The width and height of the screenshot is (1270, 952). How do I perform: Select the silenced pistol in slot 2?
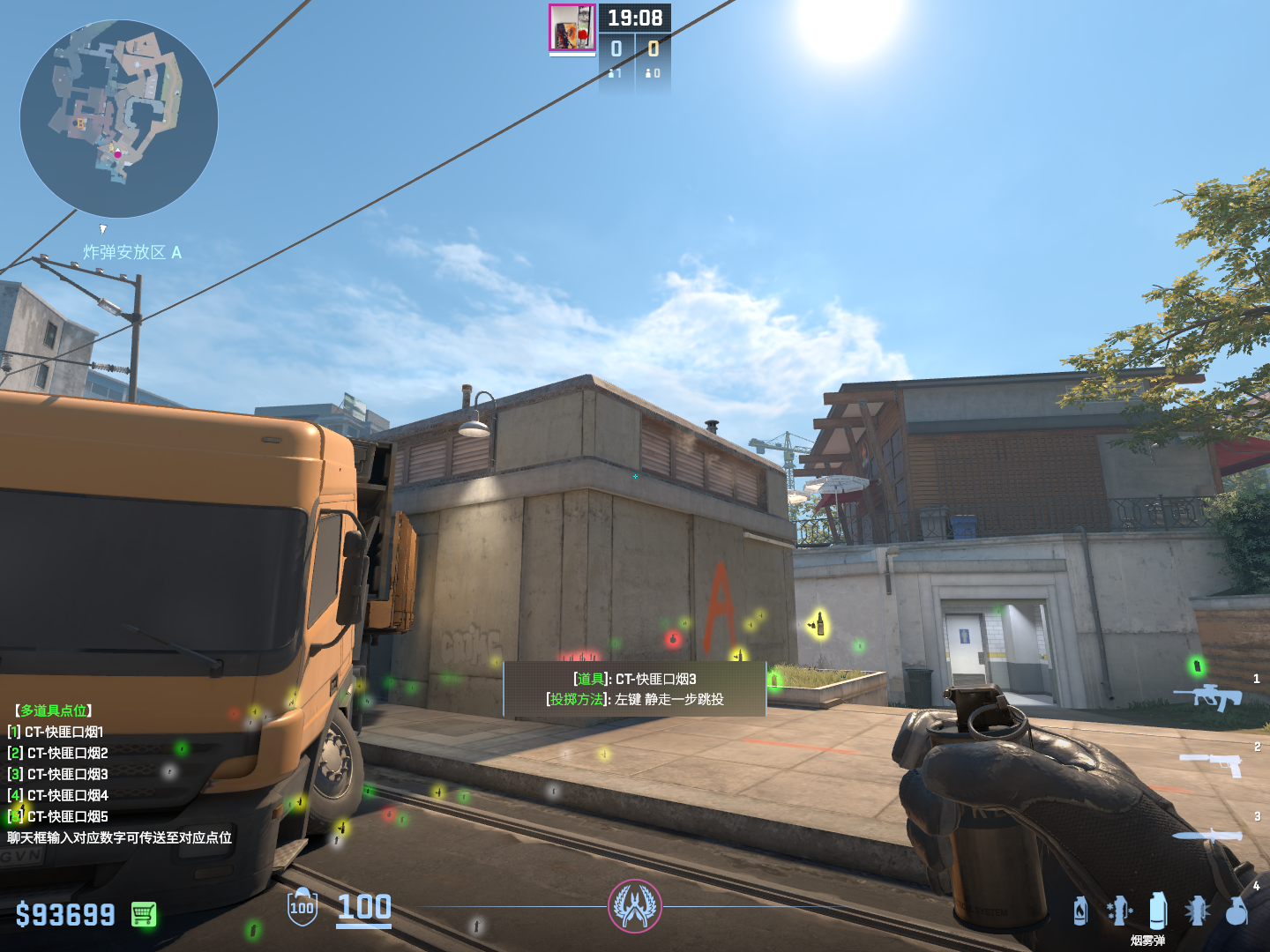(x=1211, y=763)
